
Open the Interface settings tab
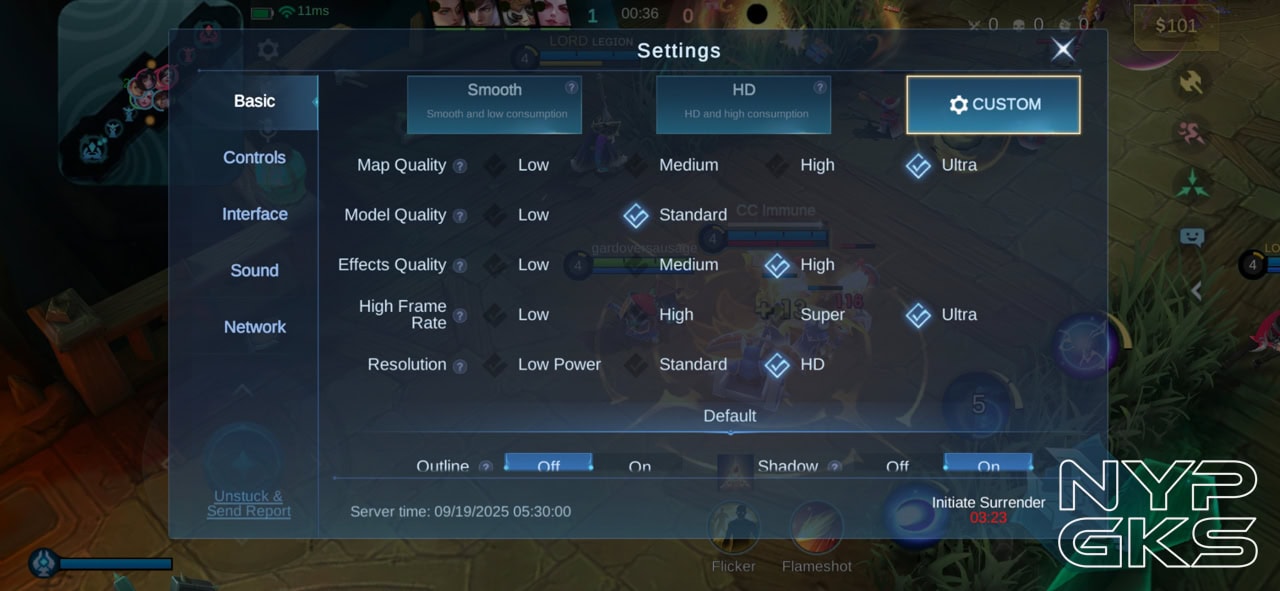pos(254,214)
